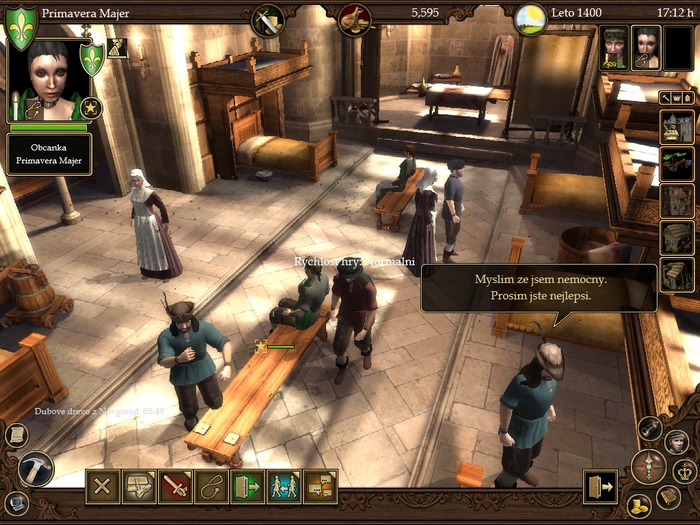The height and width of the screenshot is (525, 700).
Task: Select the church building thumbnail
Action: (x=677, y=127)
